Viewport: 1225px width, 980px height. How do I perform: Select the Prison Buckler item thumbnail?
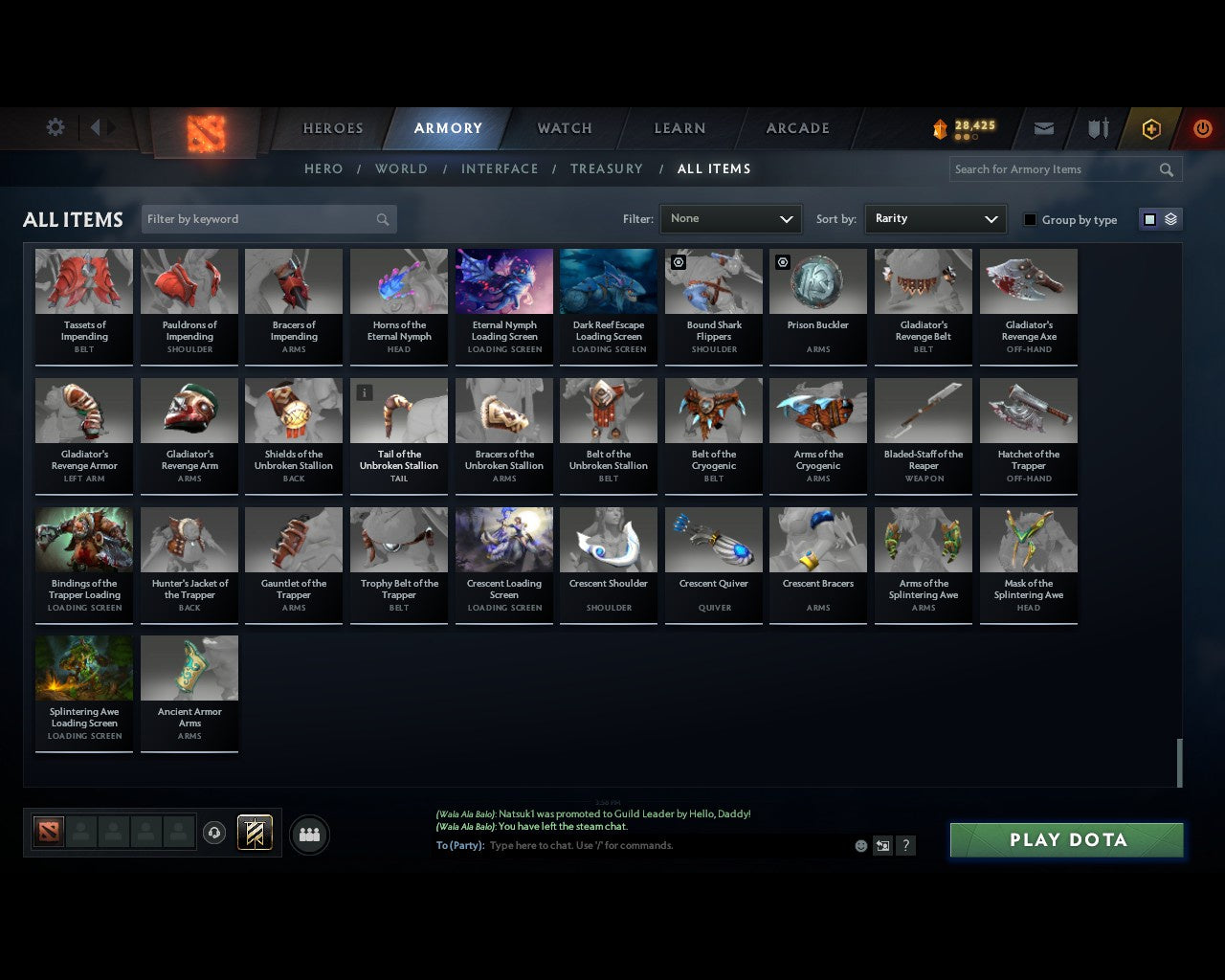point(818,280)
